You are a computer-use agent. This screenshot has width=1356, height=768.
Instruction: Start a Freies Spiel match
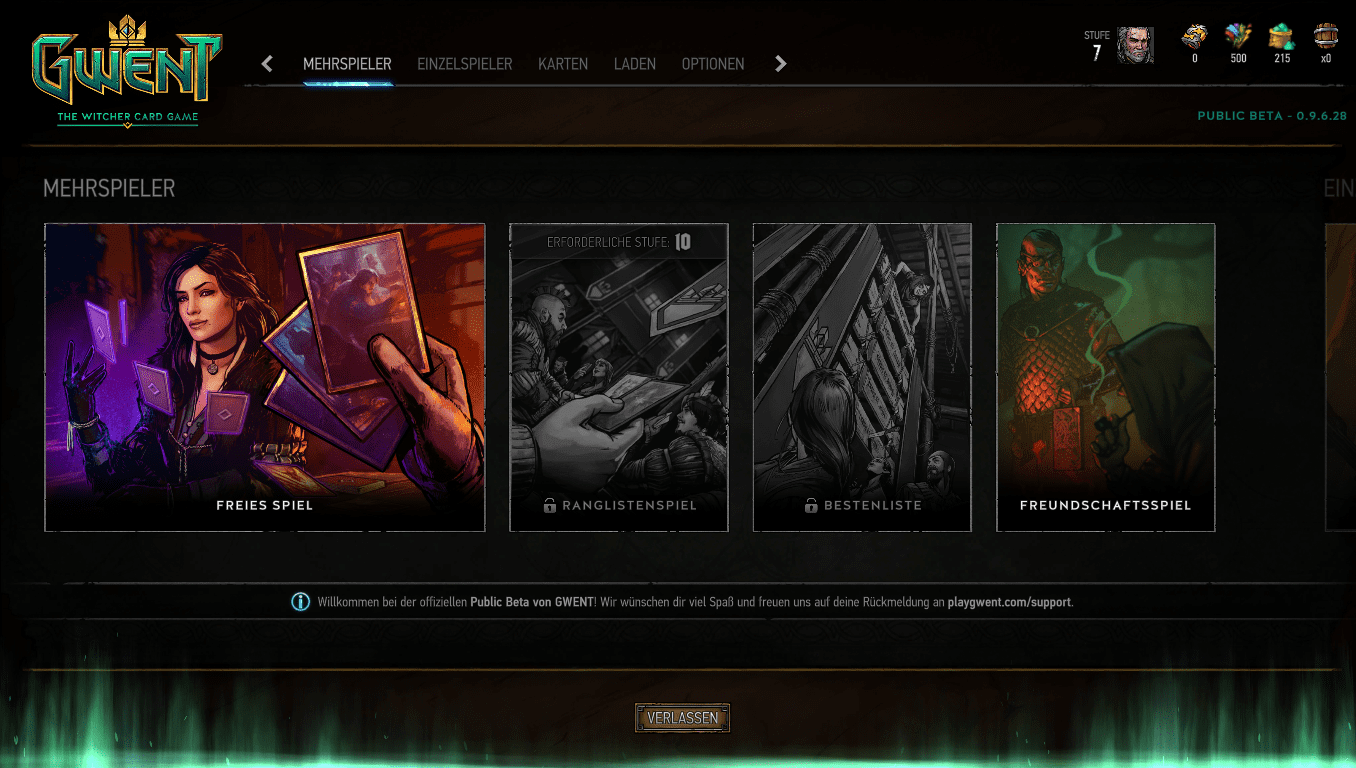point(265,377)
